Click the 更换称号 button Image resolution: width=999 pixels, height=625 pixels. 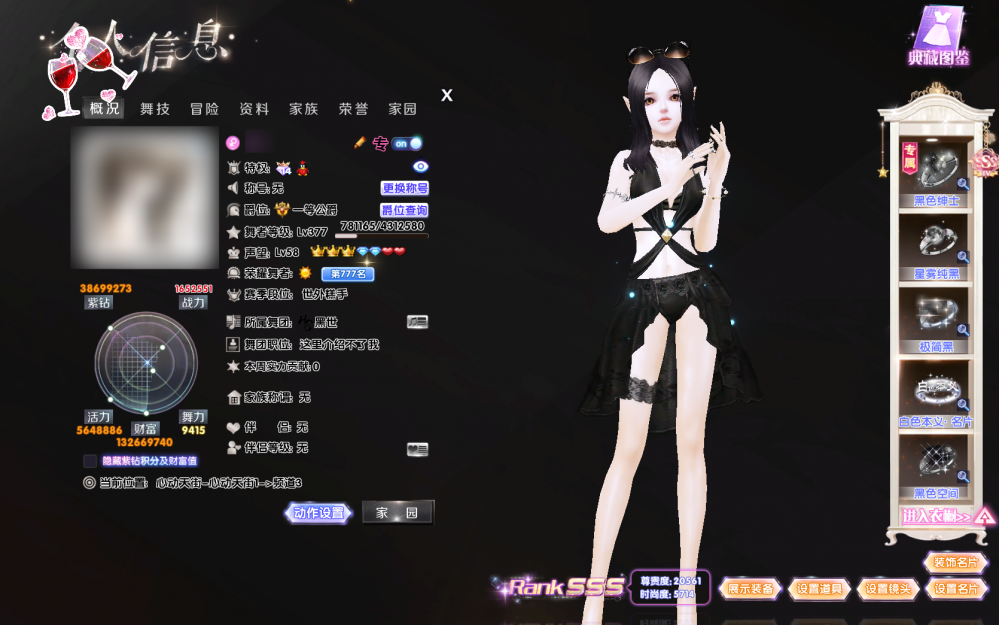[x=405, y=188]
